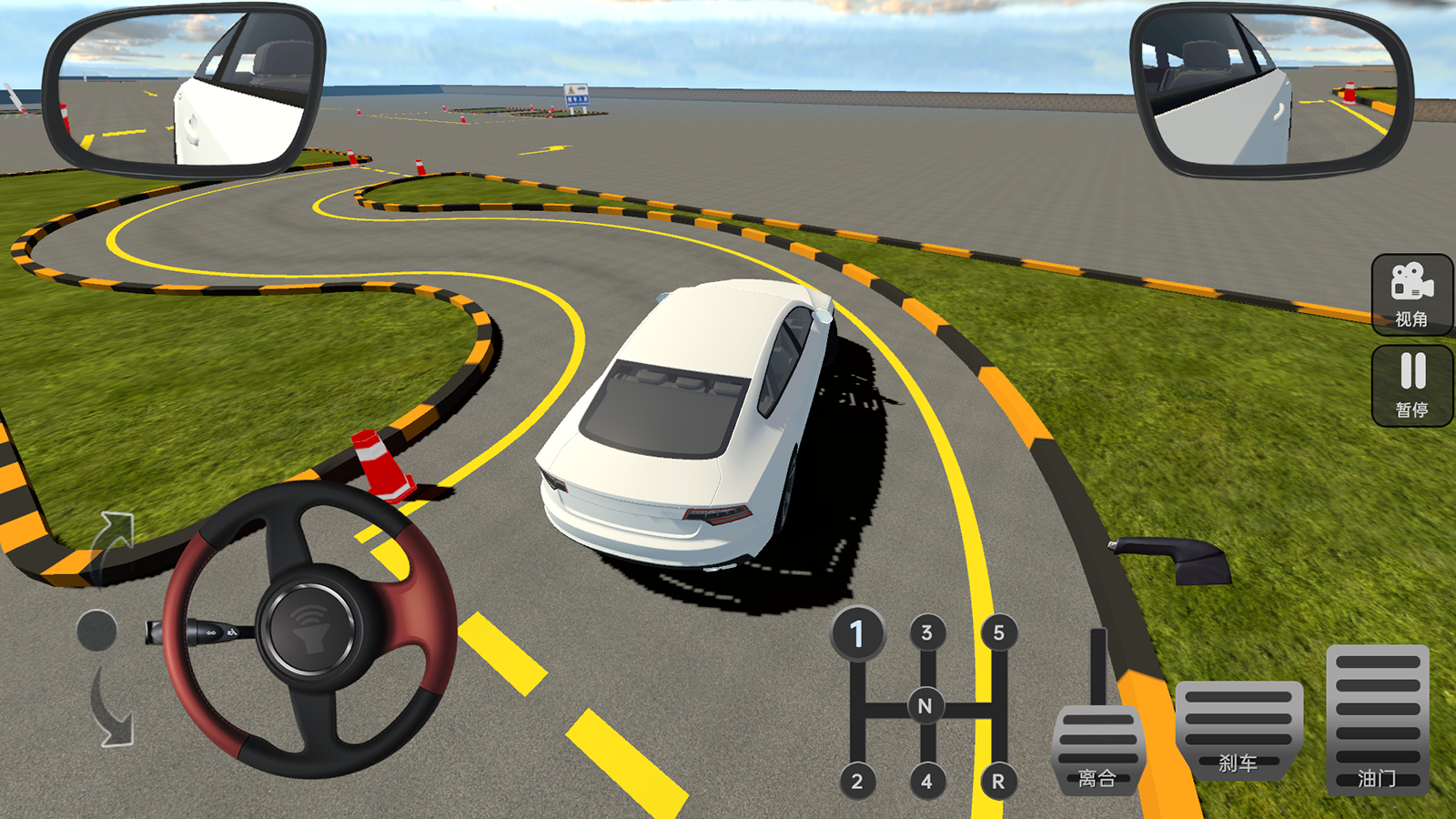
Task: Engage fifth gear
Action: [998, 632]
